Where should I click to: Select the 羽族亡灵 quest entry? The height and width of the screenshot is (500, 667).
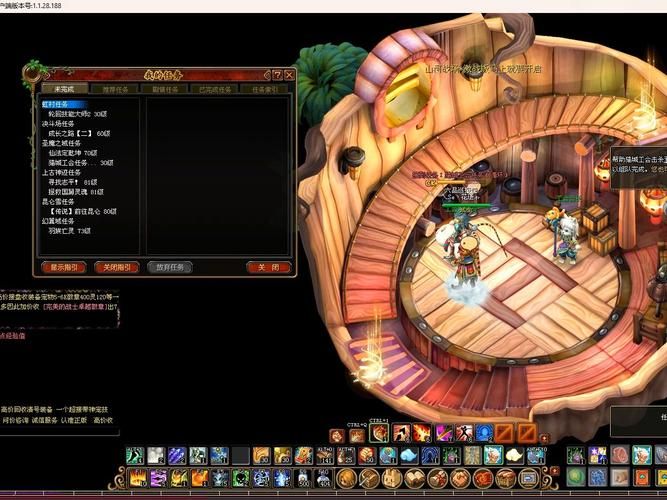point(64,230)
